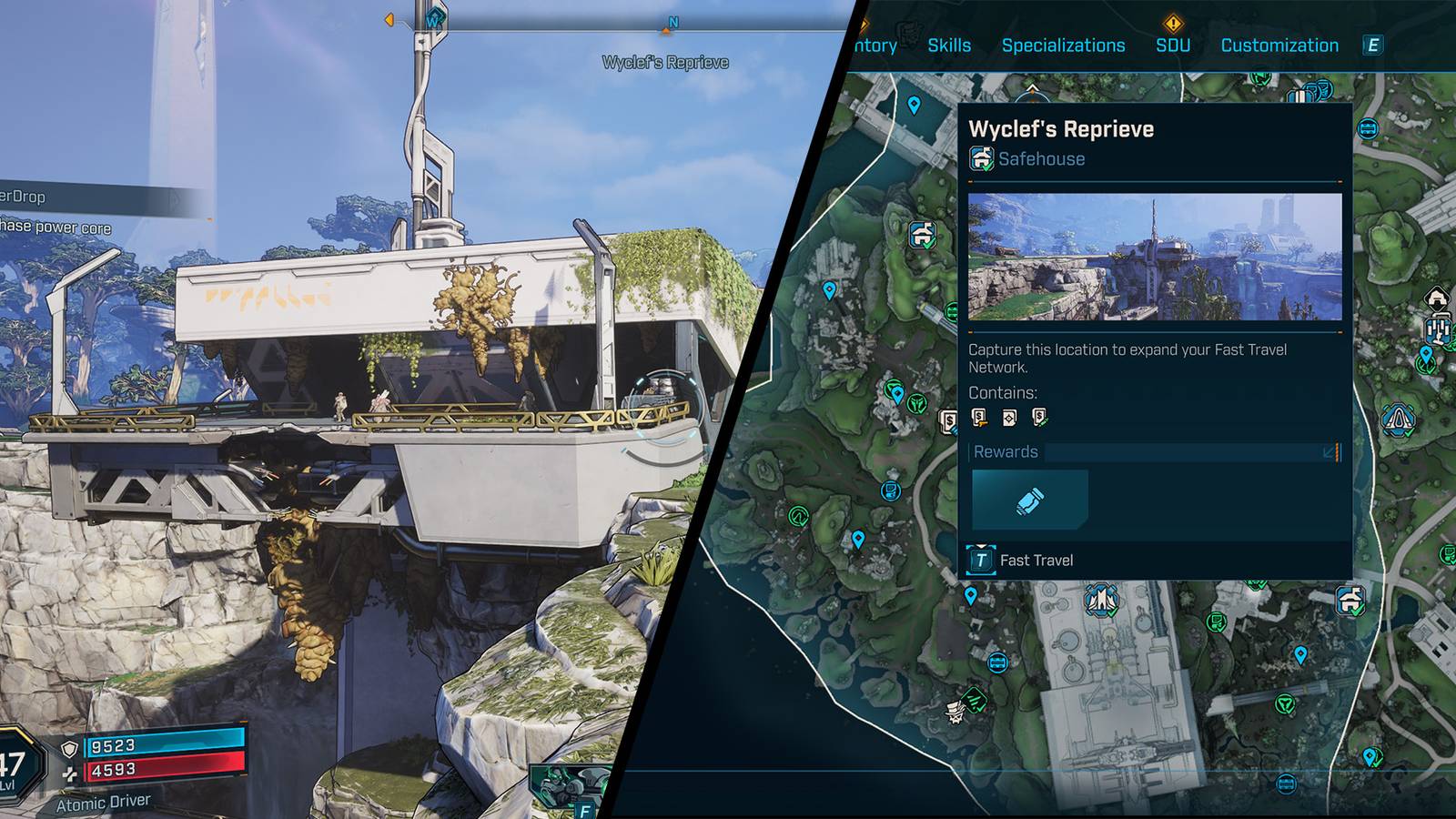
Task: Click the chevron above the Fast Travel icon
Action: (980, 545)
